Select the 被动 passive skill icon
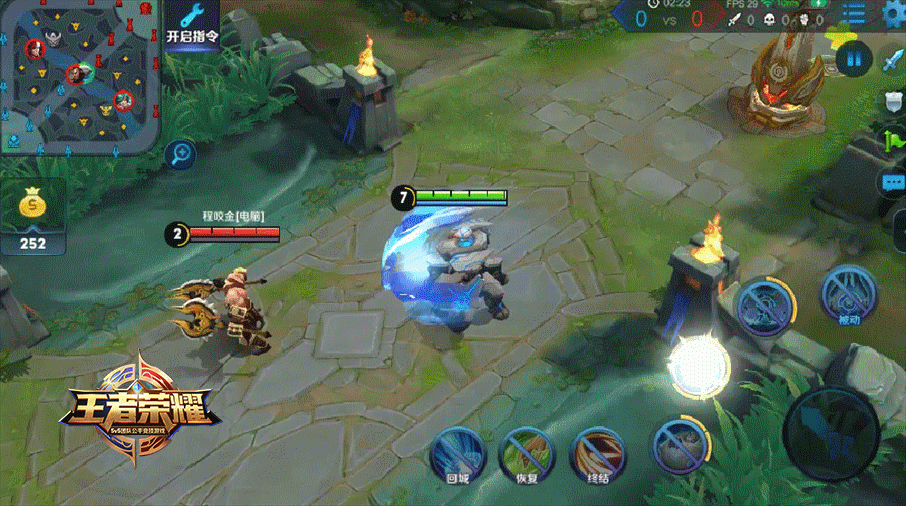This screenshot has height=506, width=906. 849,296
